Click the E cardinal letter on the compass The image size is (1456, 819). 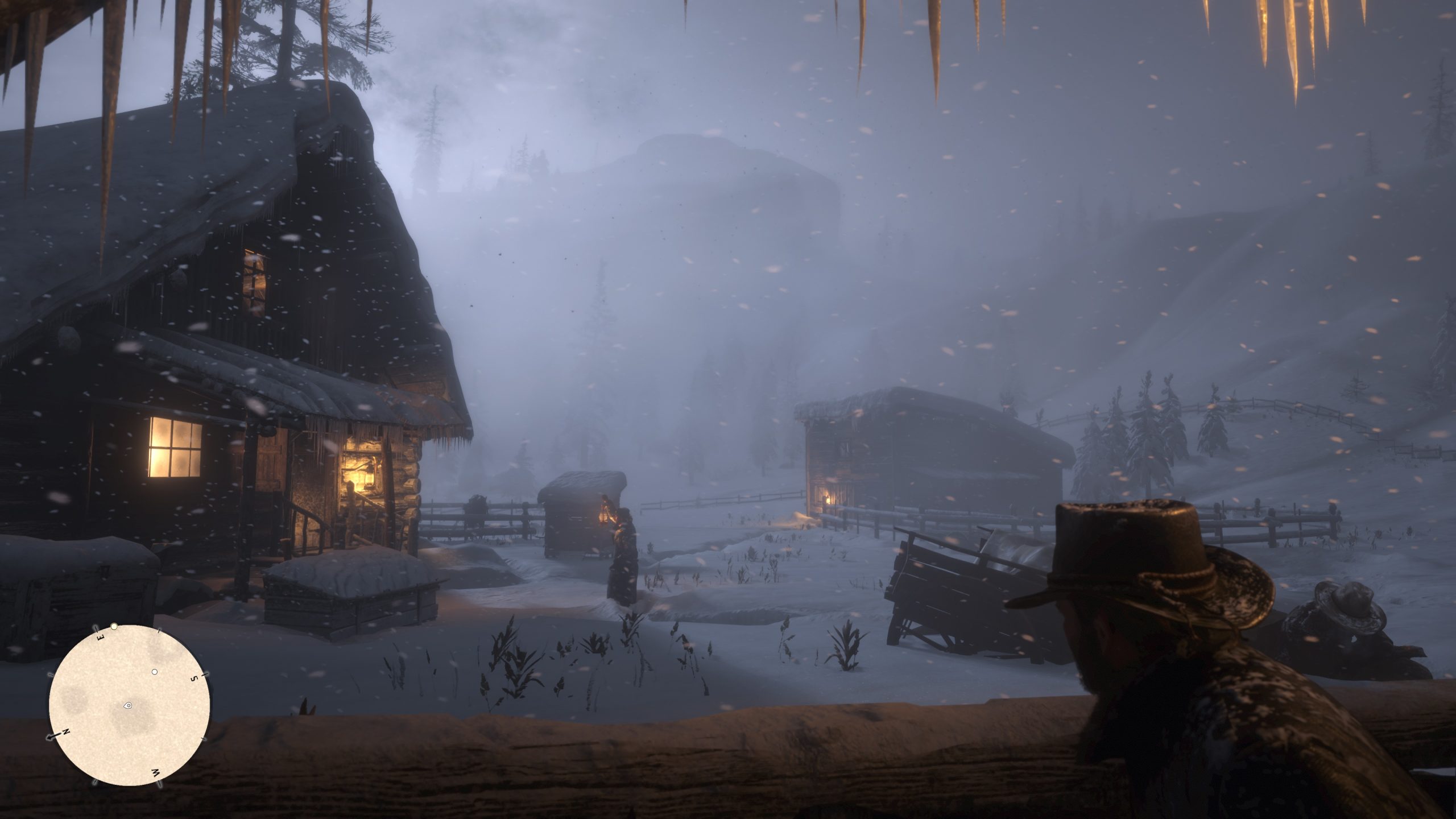tap(100, 636)
